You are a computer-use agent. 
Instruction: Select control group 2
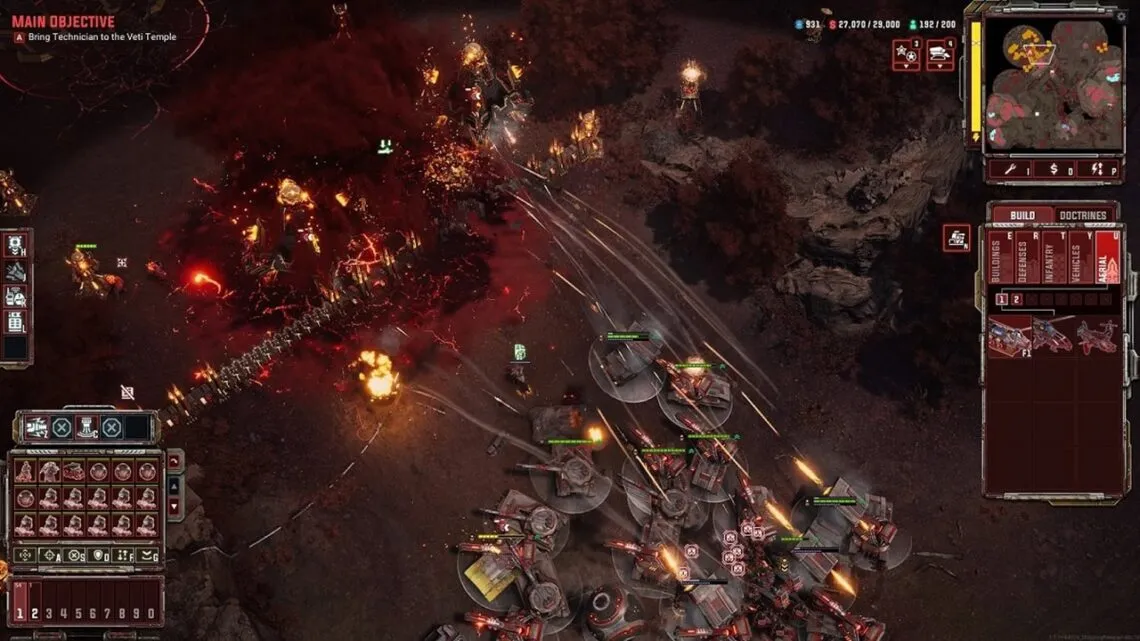point(34,614)
